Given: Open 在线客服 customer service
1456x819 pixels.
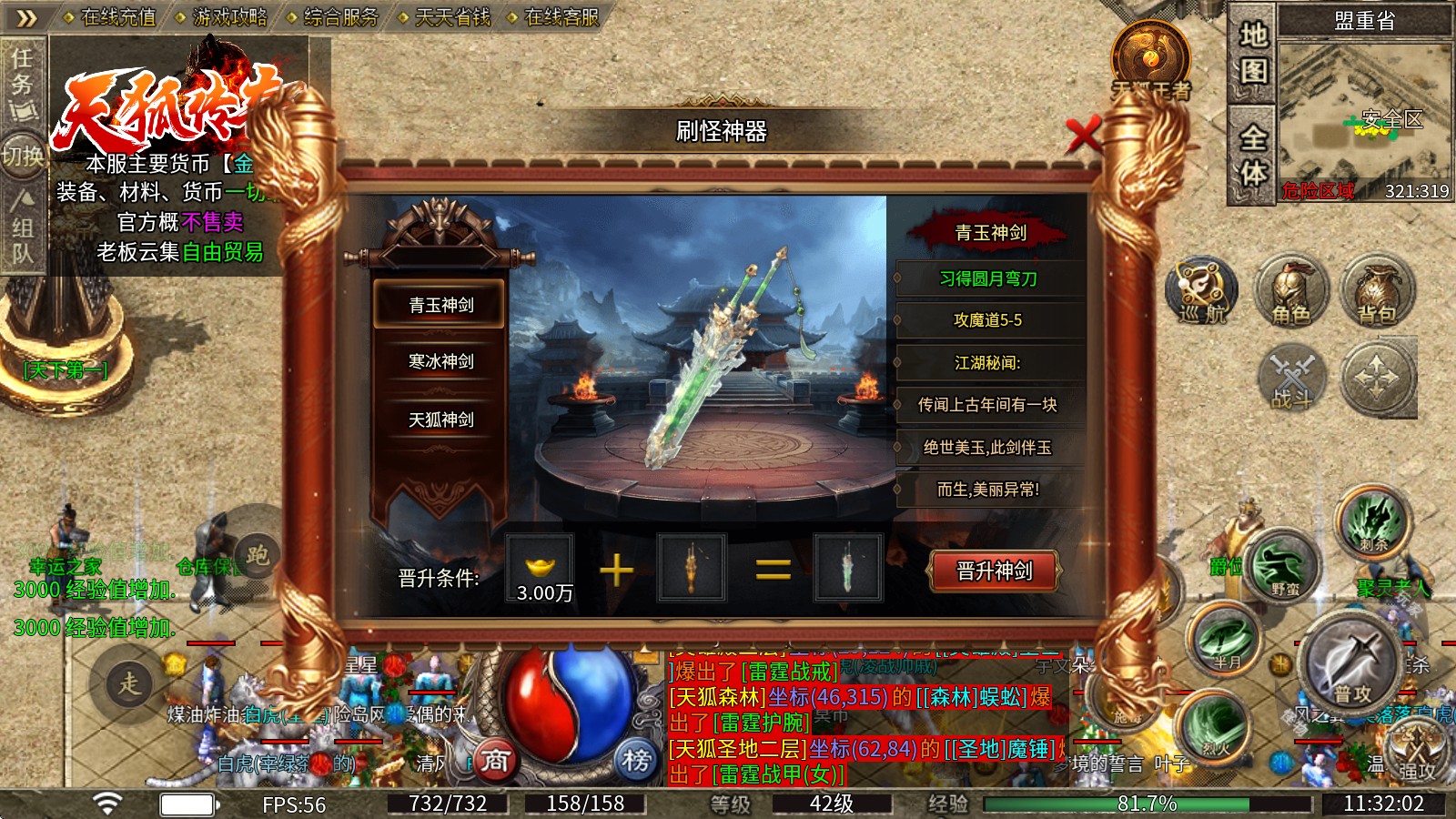Looking at the screenshot, I should pyautogui.click(x=562, y=15).
